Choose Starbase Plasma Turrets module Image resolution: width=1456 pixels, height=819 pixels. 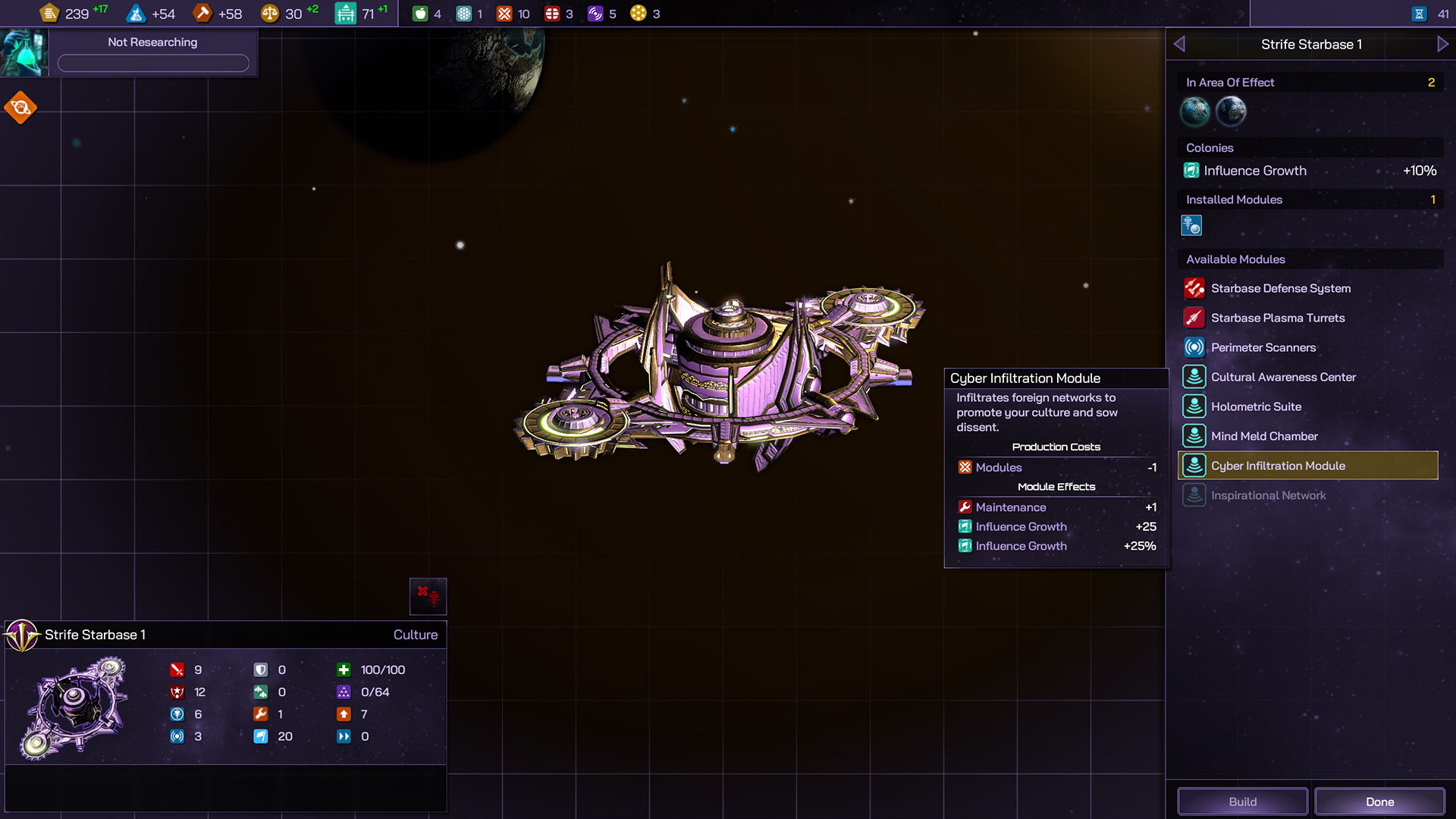[x=1277, y=318]
